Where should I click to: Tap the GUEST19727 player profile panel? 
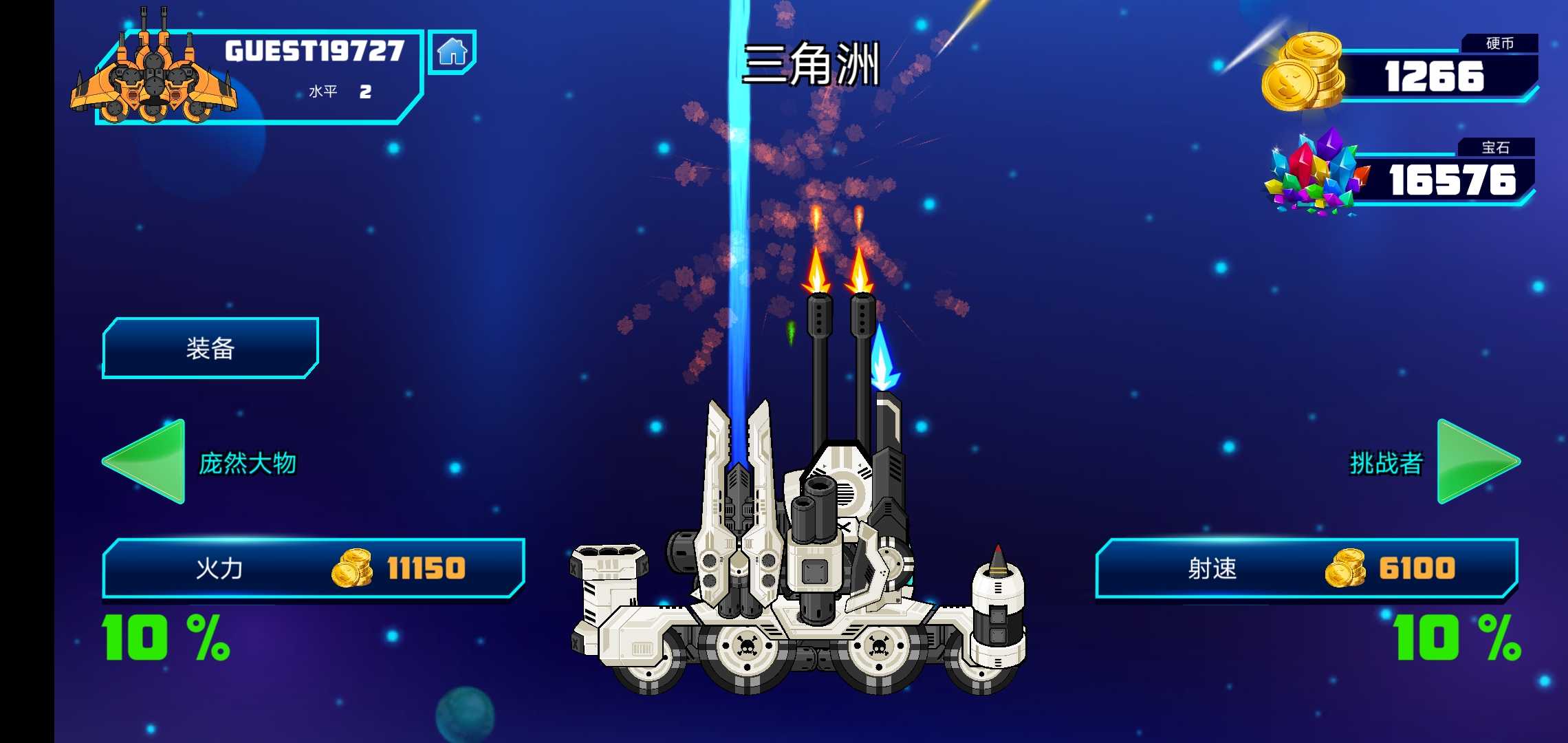click(258, 76)
